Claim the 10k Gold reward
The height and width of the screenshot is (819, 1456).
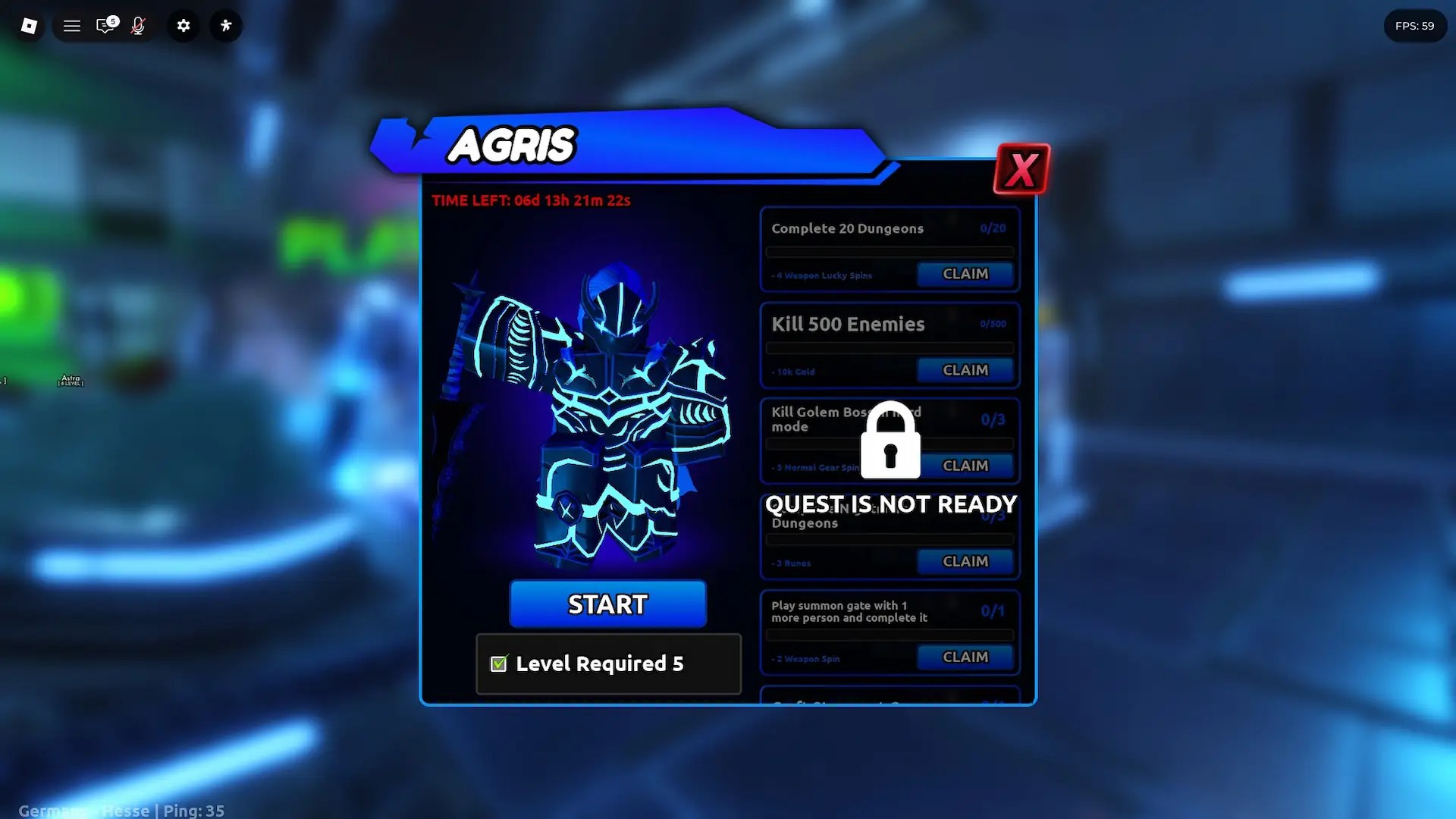coord(965,370)
